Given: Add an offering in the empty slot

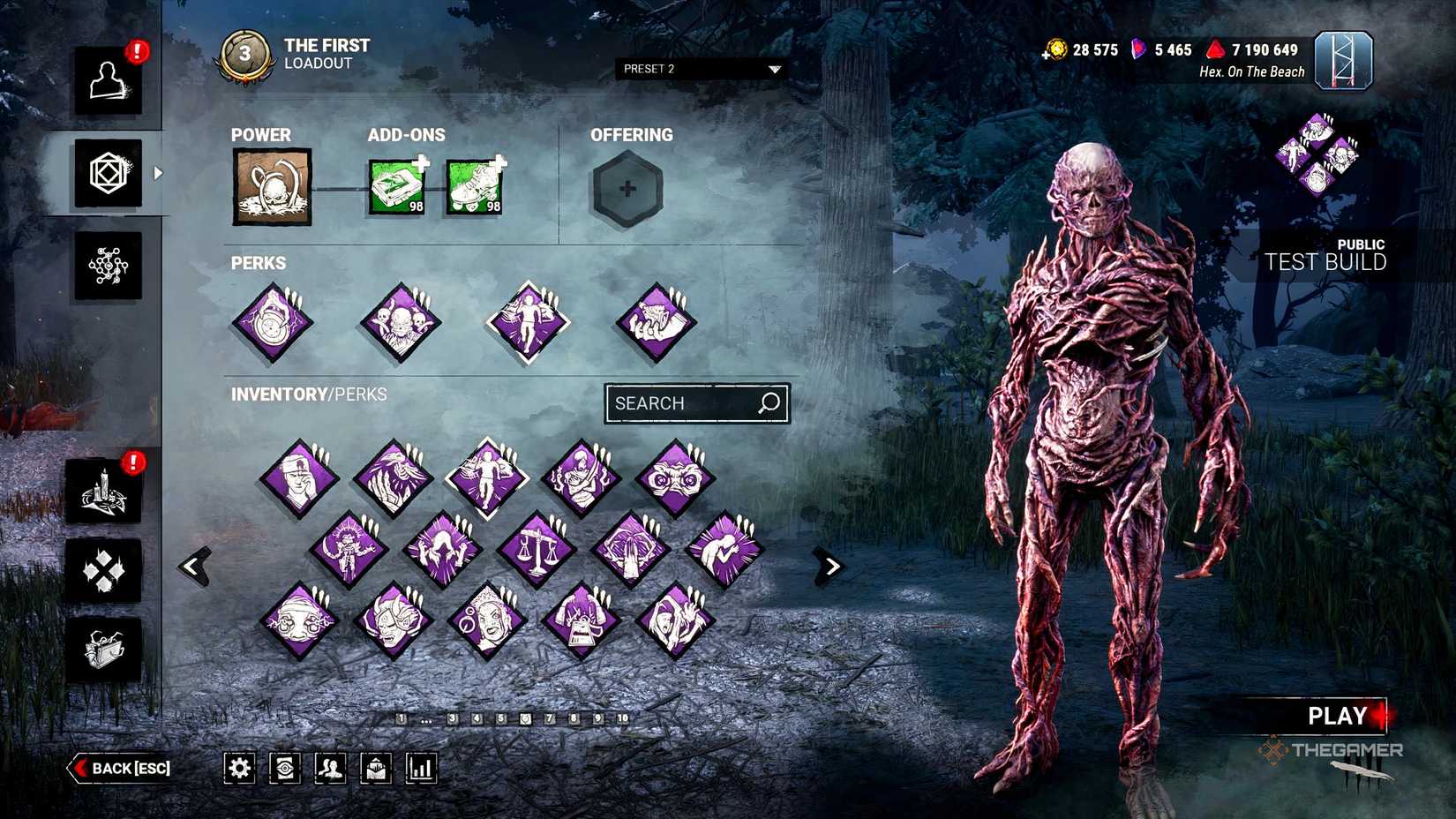Looking at the screenshot, I should [x=627, y=188].
